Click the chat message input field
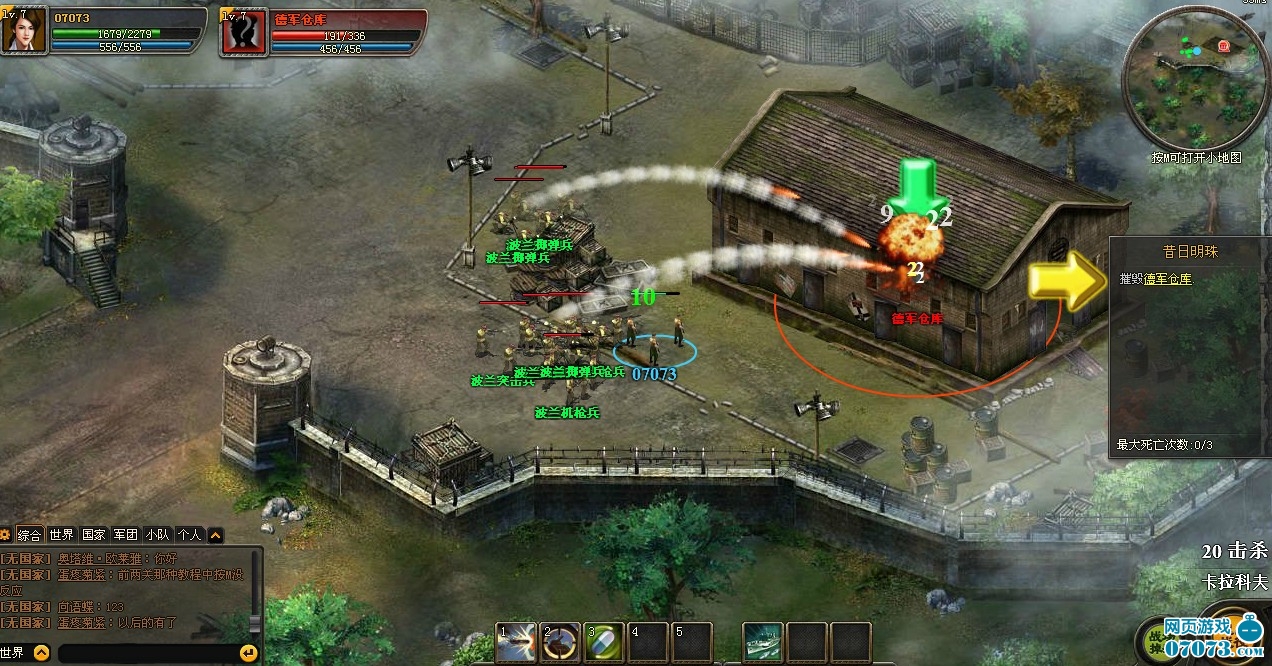The image size is (1272, 666). click(145, 653)
